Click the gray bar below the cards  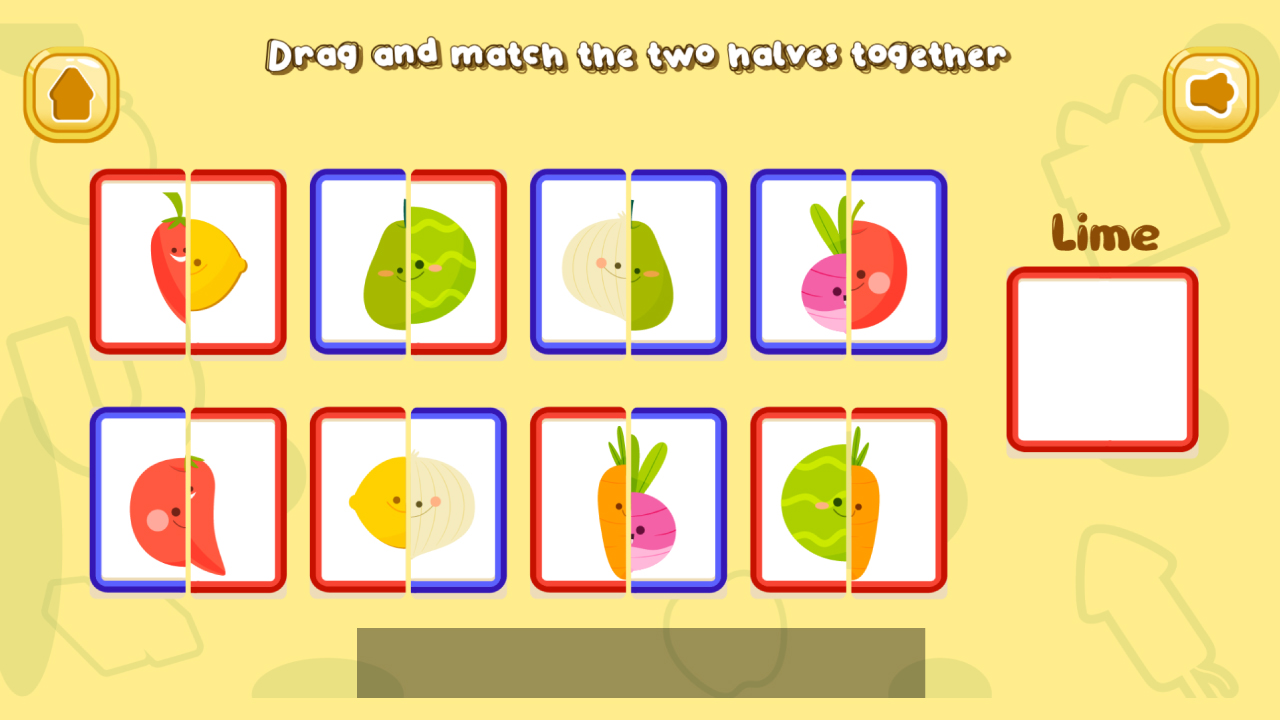tap(641, 662)
